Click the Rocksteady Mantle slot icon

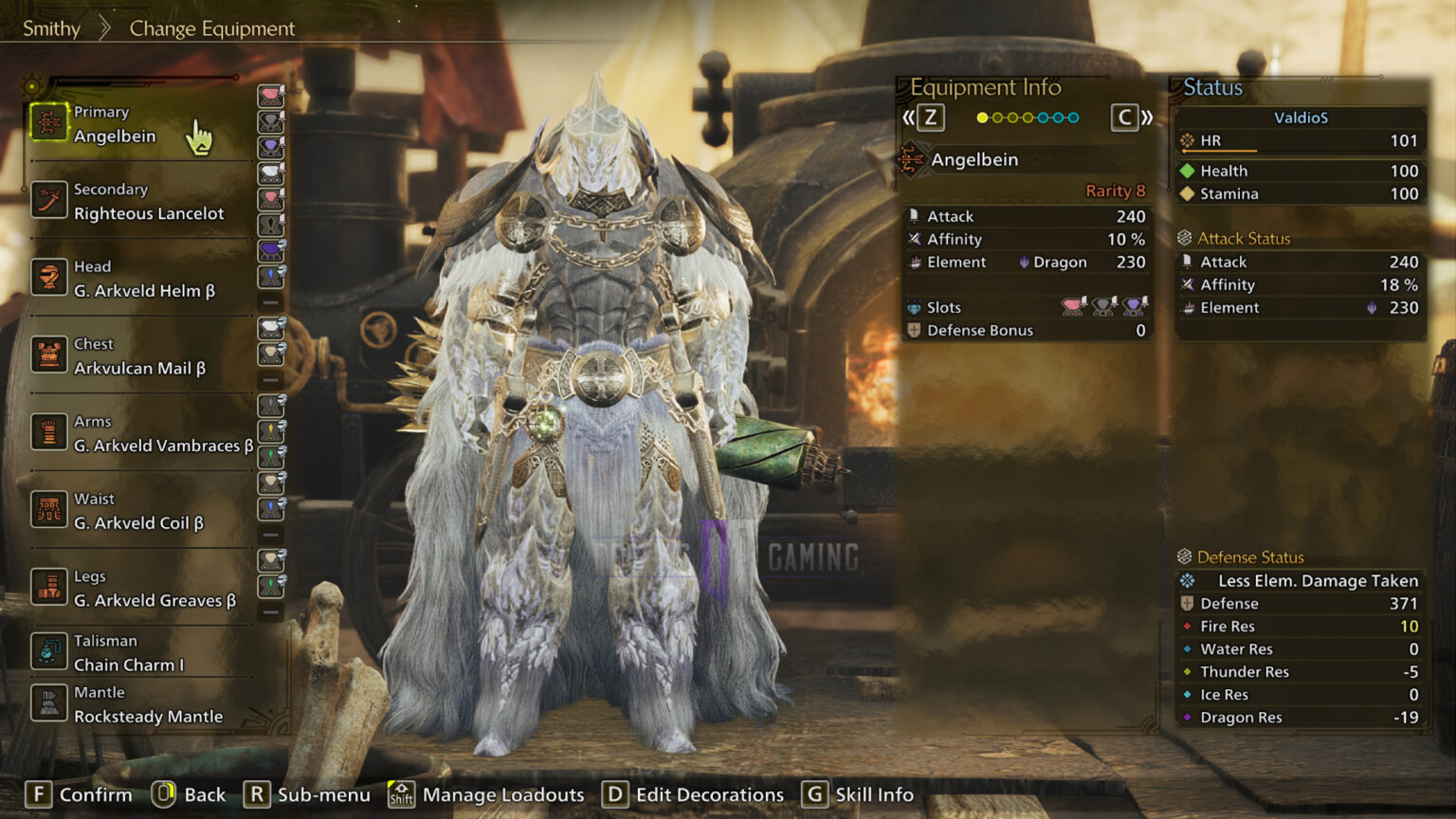click(x=49, y=704)
